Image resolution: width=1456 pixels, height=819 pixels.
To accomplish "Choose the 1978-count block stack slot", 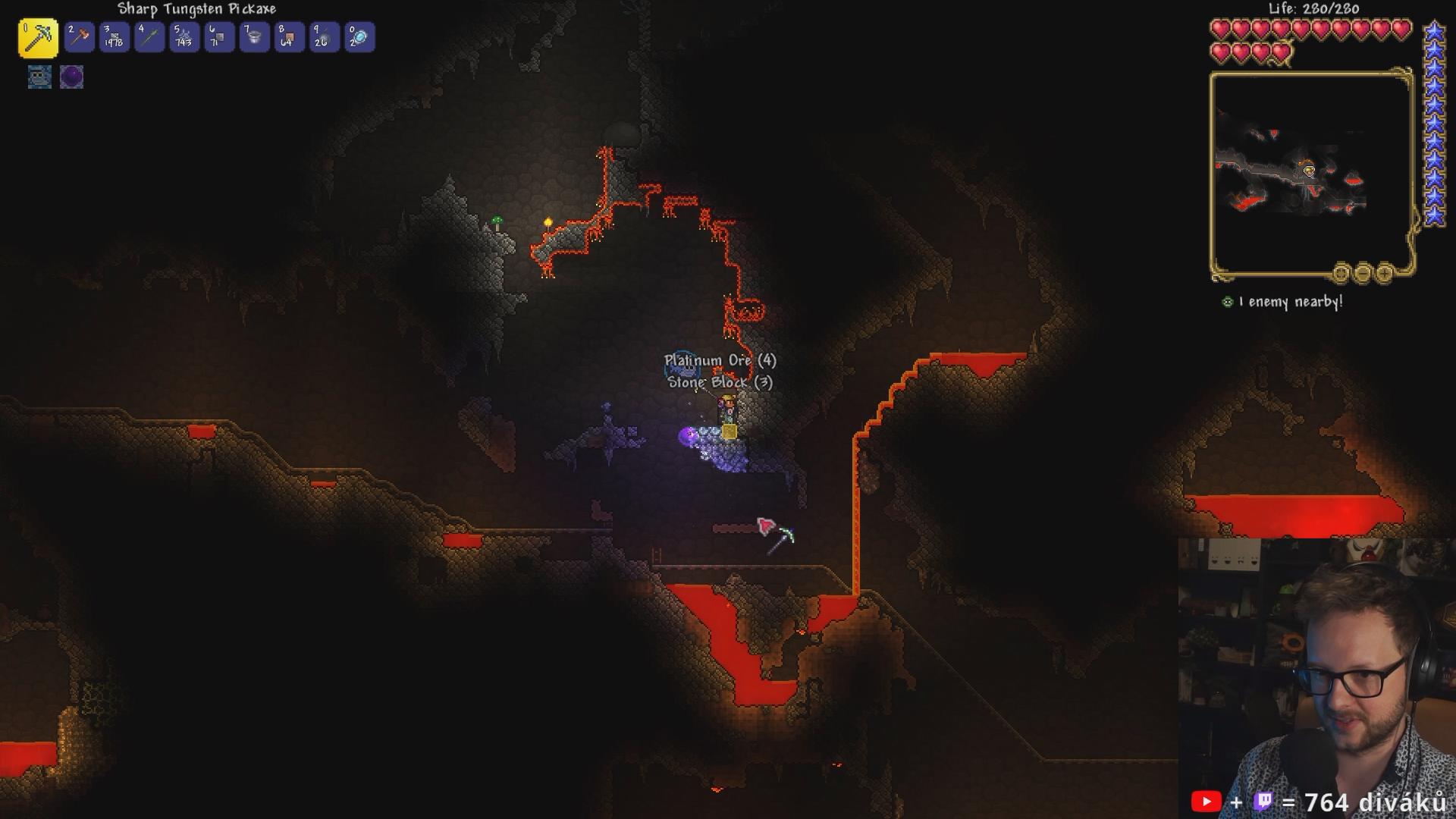I will click(x=115, y=37).
